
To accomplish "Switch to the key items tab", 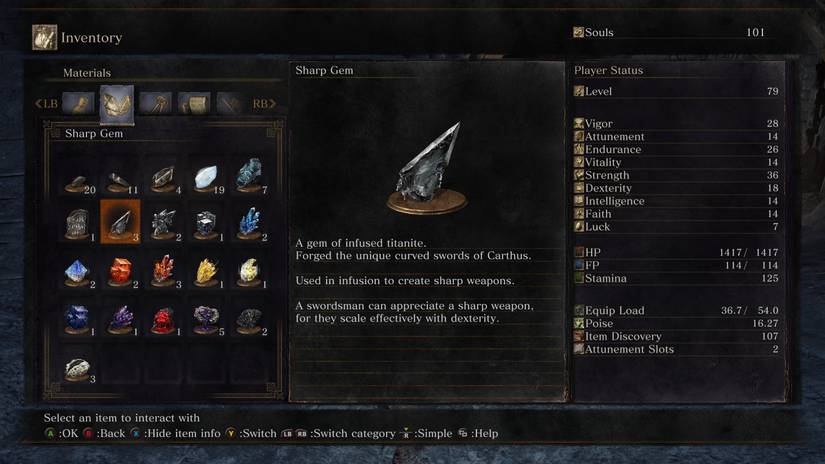I will (x=155, y=103).
